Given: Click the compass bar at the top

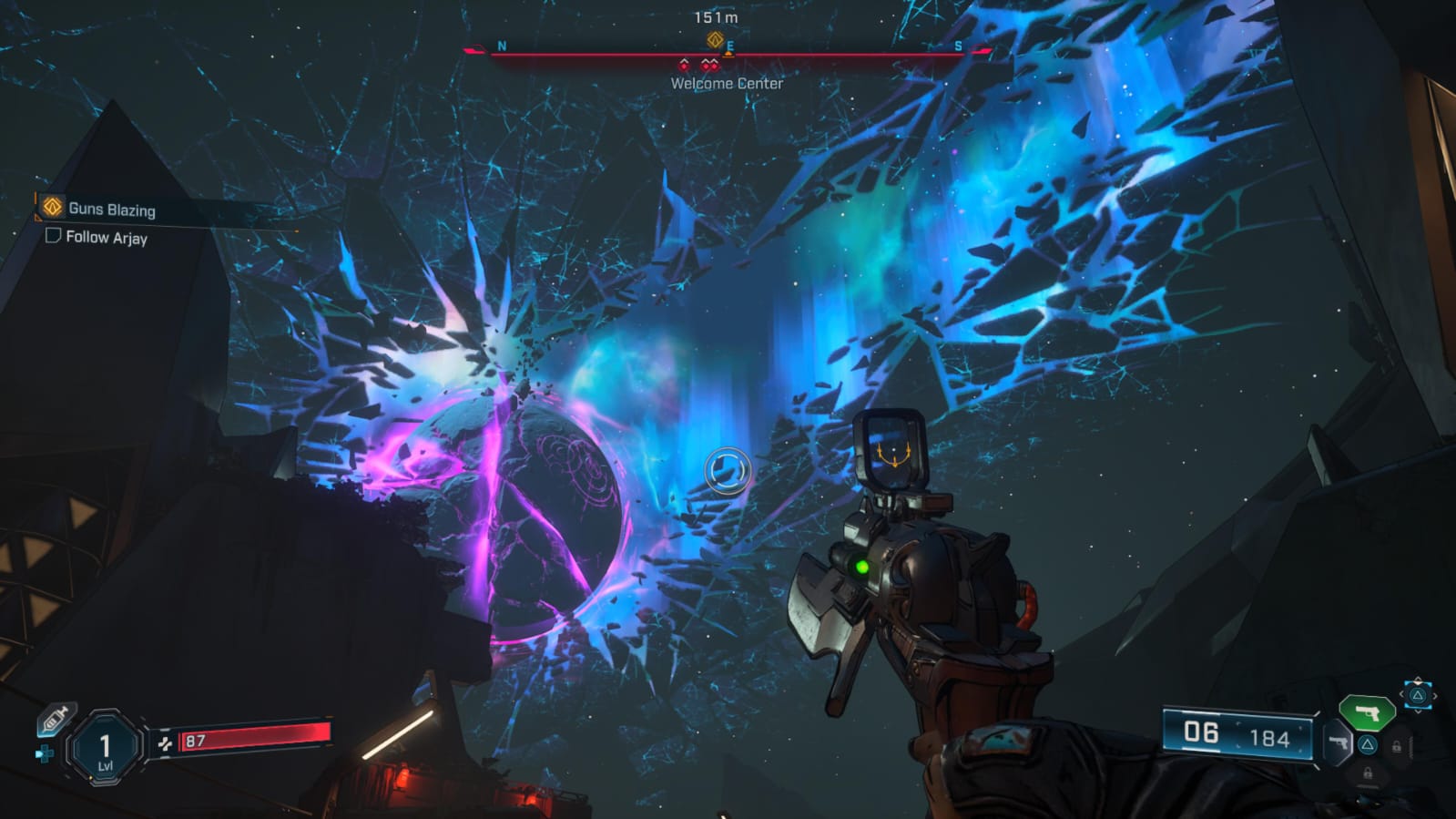Looking at the screenshot, I should (x=727, y=54).
